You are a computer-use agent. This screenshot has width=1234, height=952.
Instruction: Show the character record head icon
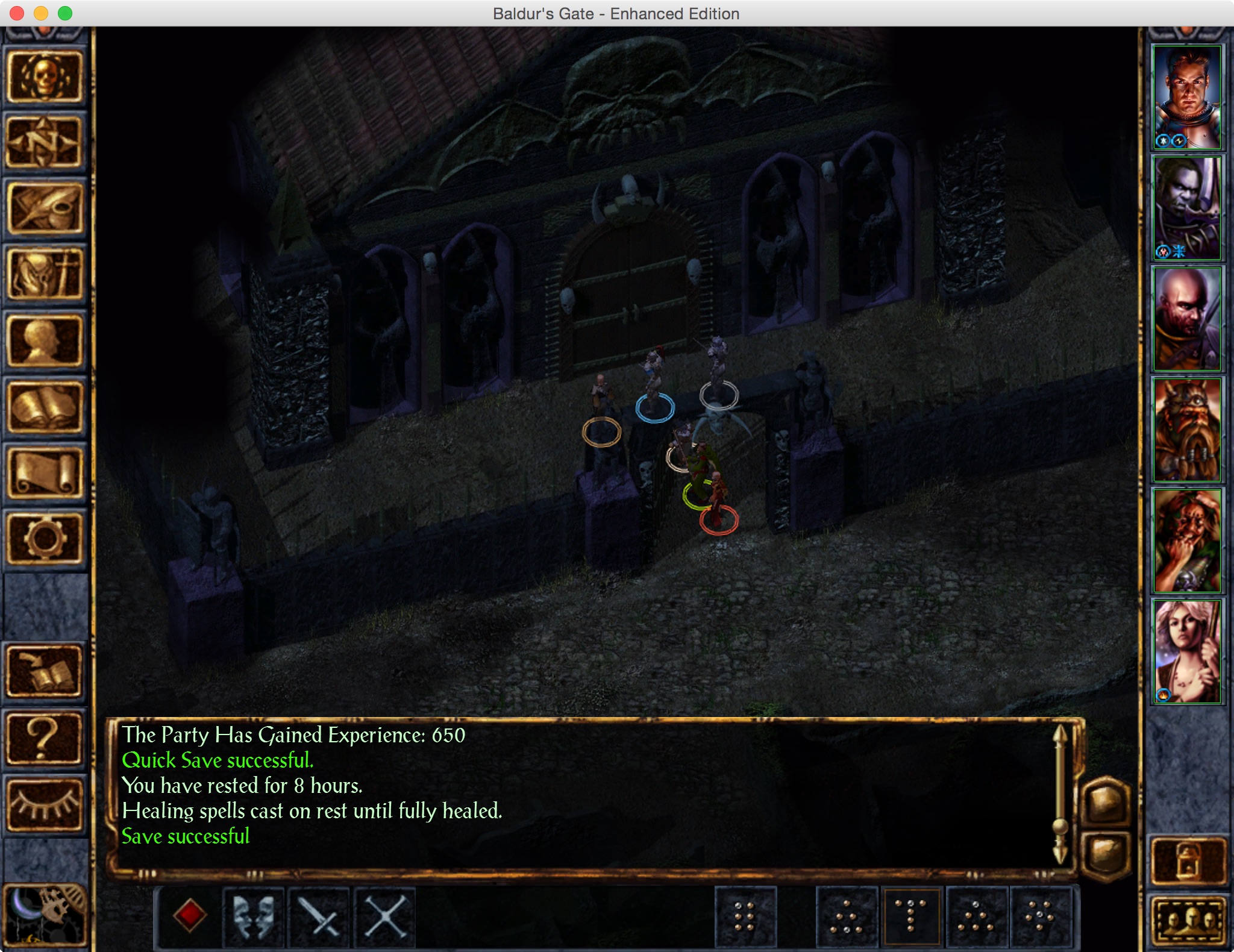pos(45,342)
